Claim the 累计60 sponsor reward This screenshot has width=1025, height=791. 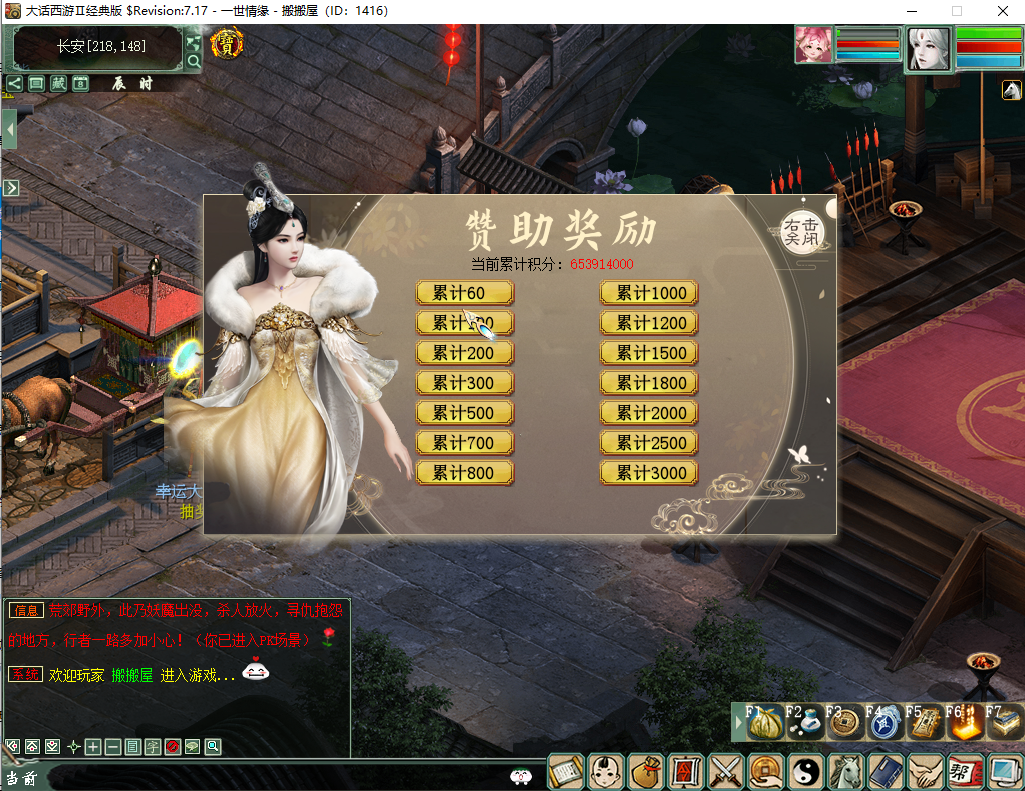pyautogui.click(x=464, y=293)
